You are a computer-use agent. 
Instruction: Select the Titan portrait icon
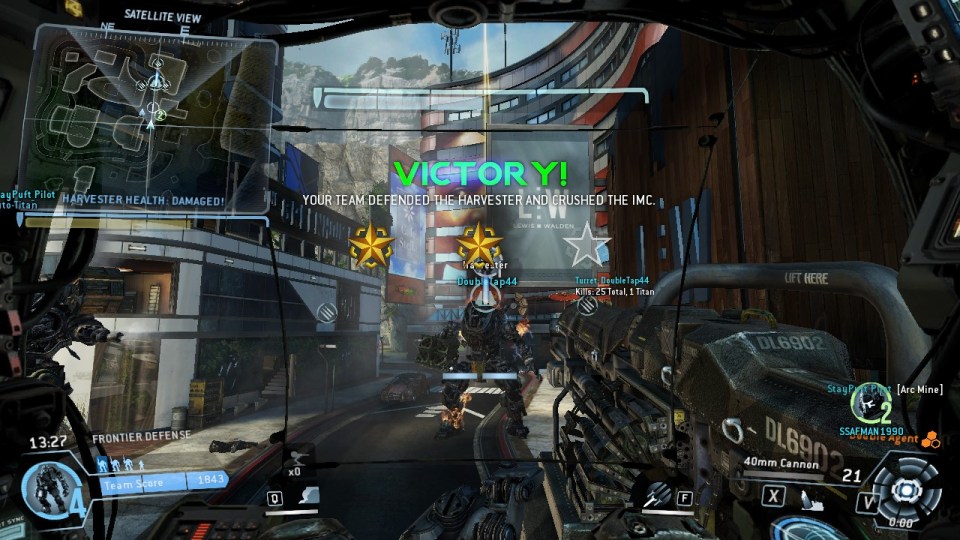point(45,488)
